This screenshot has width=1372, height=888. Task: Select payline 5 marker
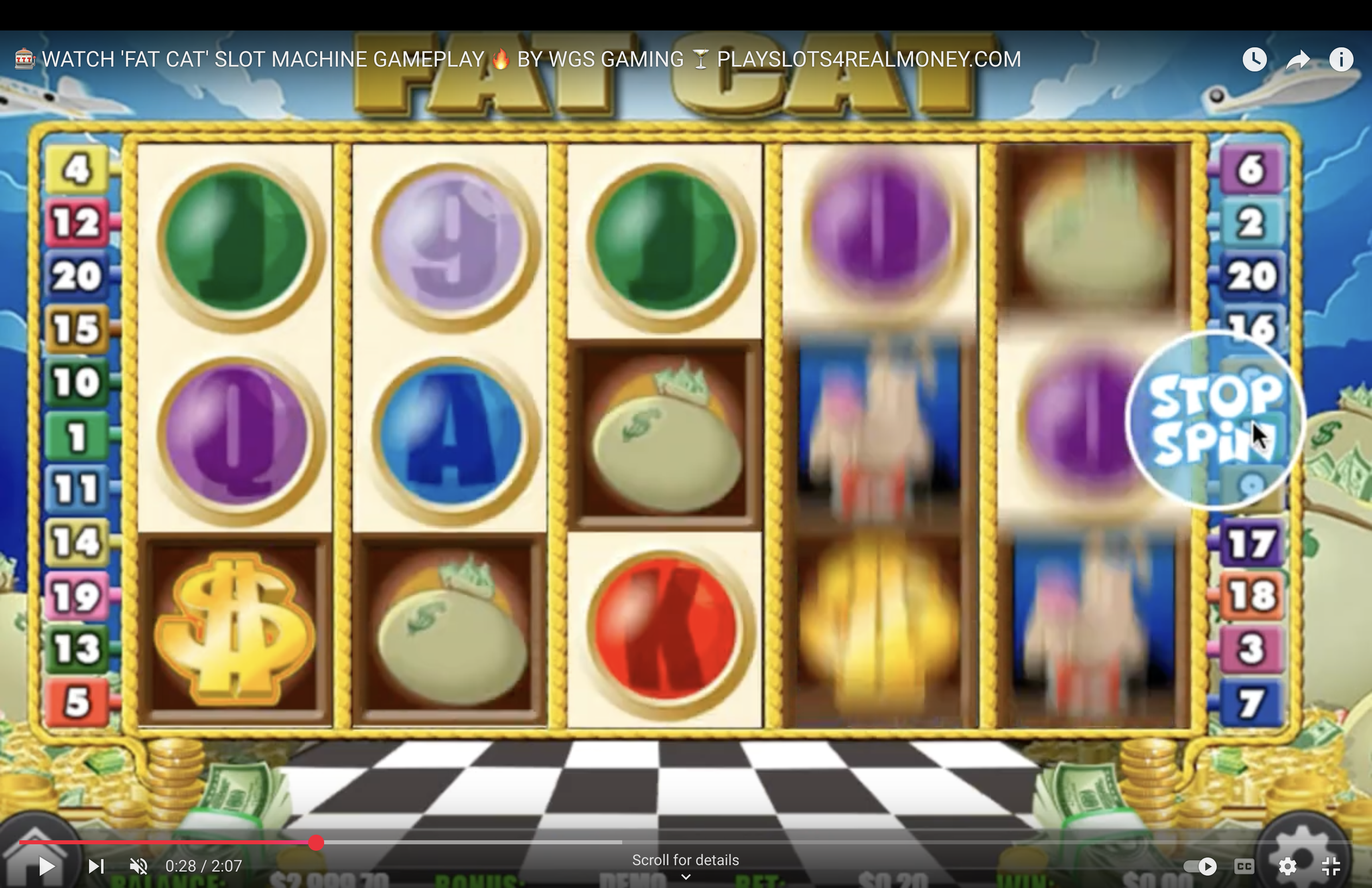(x=77, y=702)
